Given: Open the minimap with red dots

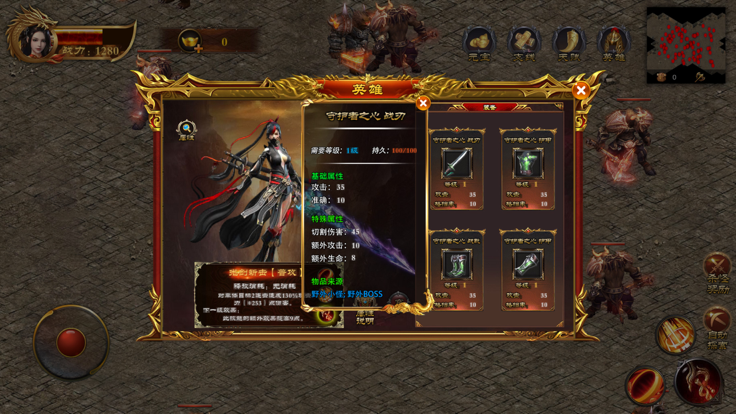Looking at the screenshot, I should pos(686,40).
